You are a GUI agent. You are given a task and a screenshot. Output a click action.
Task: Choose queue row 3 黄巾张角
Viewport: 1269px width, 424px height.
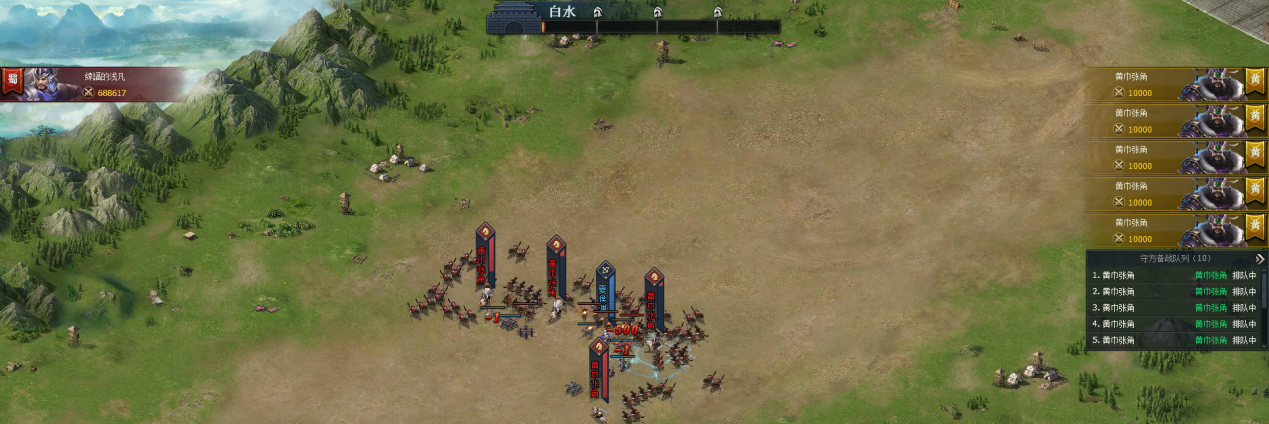point(1170,307)
